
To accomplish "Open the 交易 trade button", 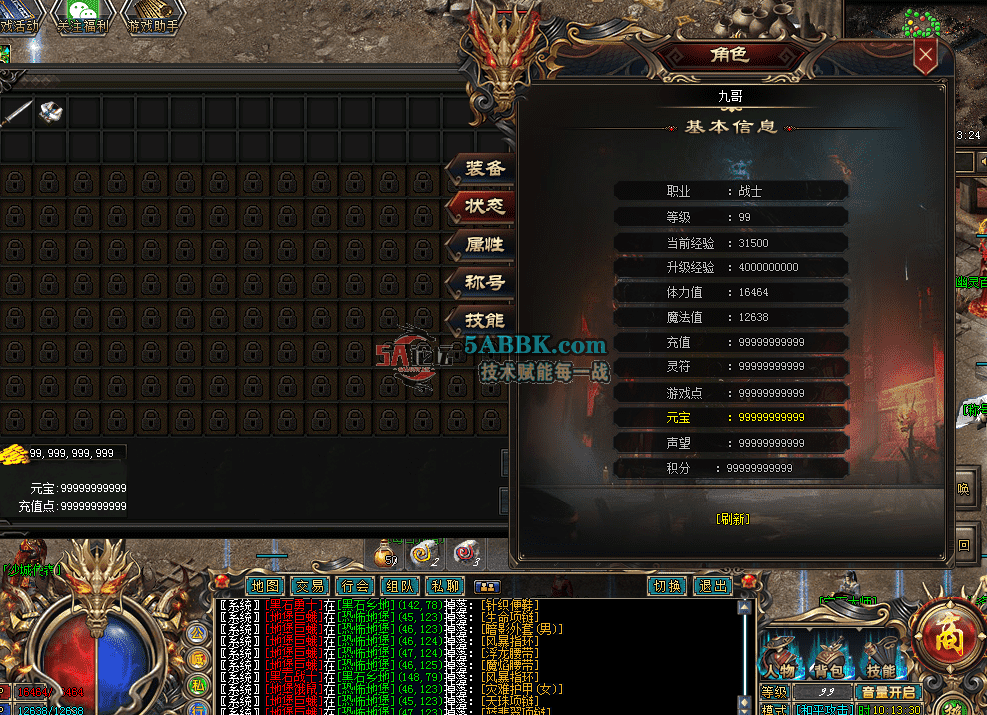I will (x=311, y=586).
